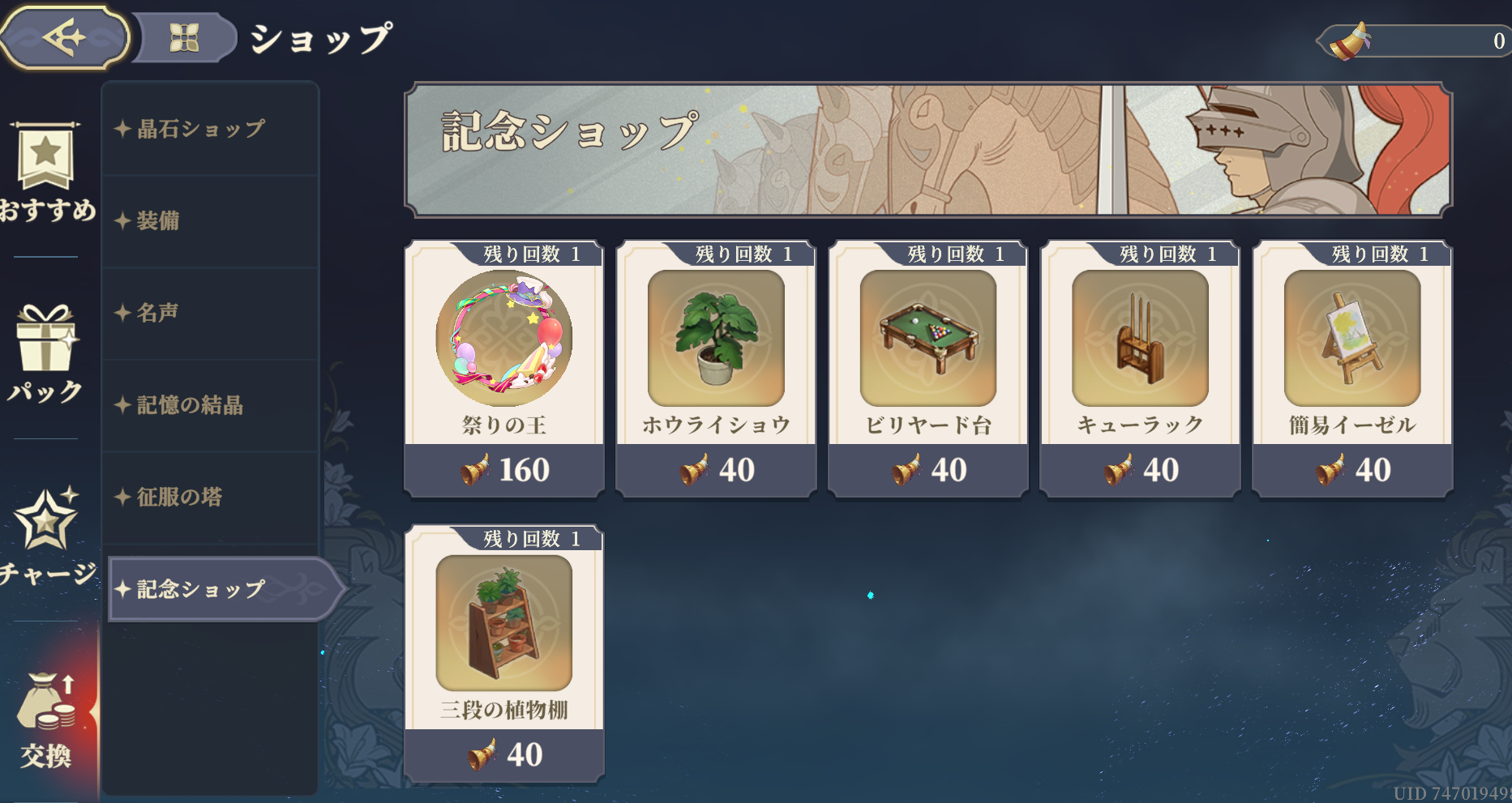Viewport: 1512px width, 803px height.
Task: Switch to the チャージ section
Action: click(x=46, y=535)
